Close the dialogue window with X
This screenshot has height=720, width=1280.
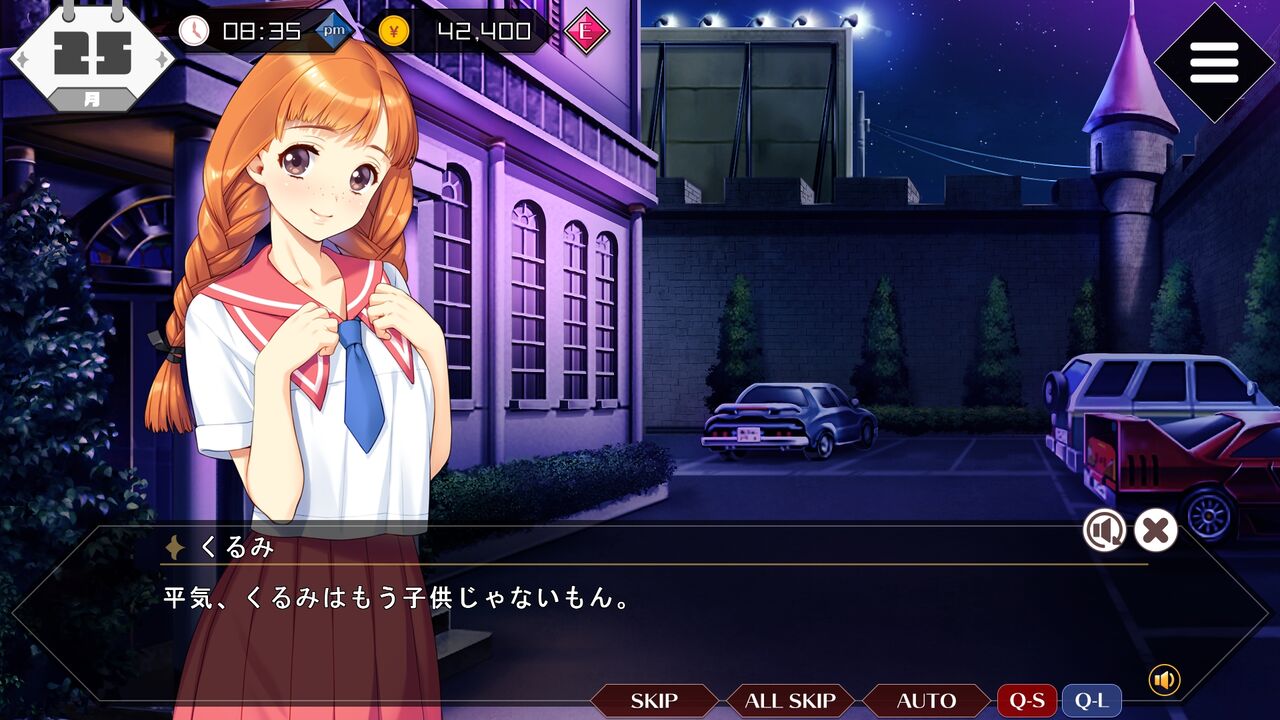tap(1155, 530)
